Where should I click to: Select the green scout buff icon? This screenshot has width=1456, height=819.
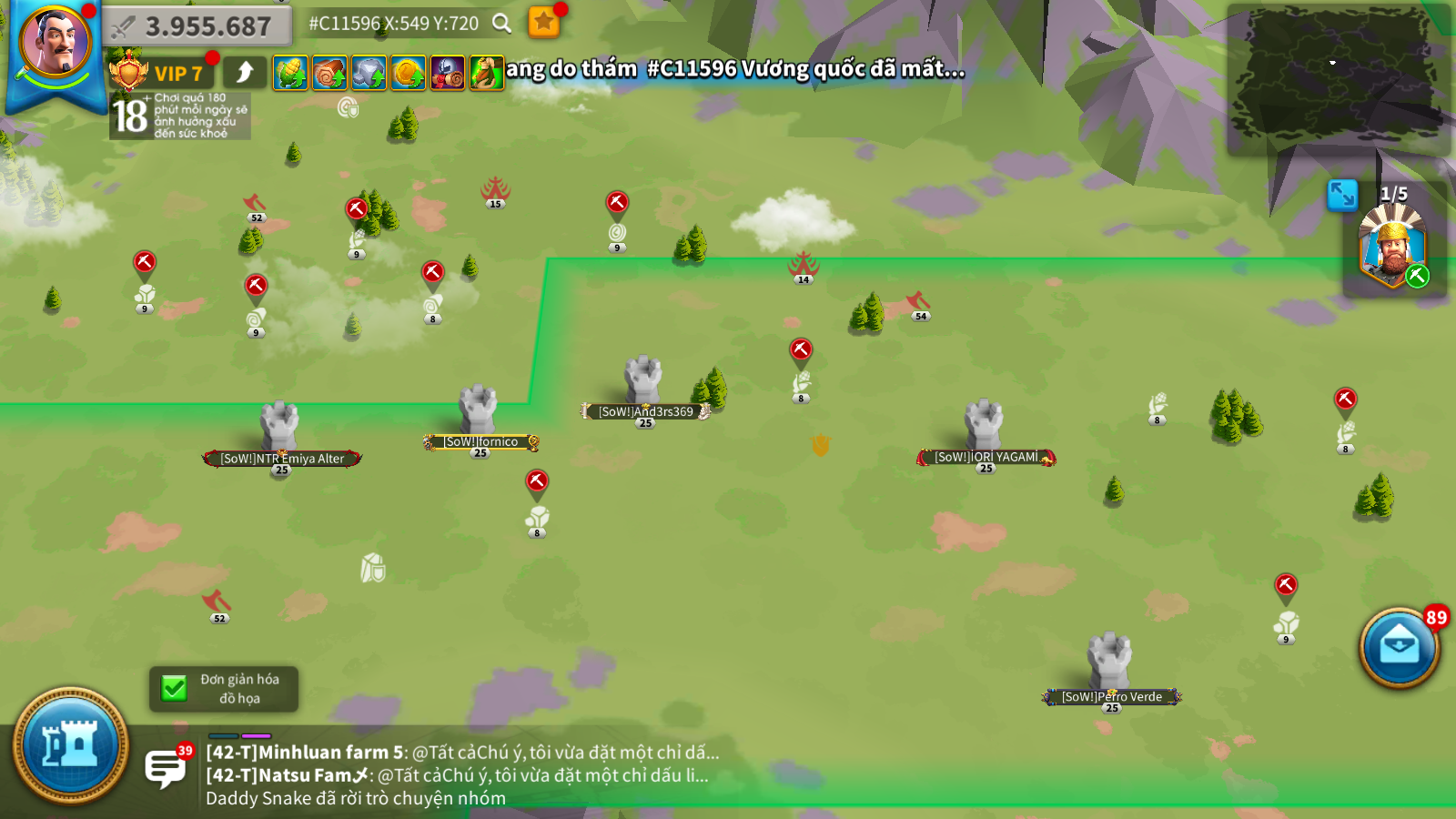[486, 73]
